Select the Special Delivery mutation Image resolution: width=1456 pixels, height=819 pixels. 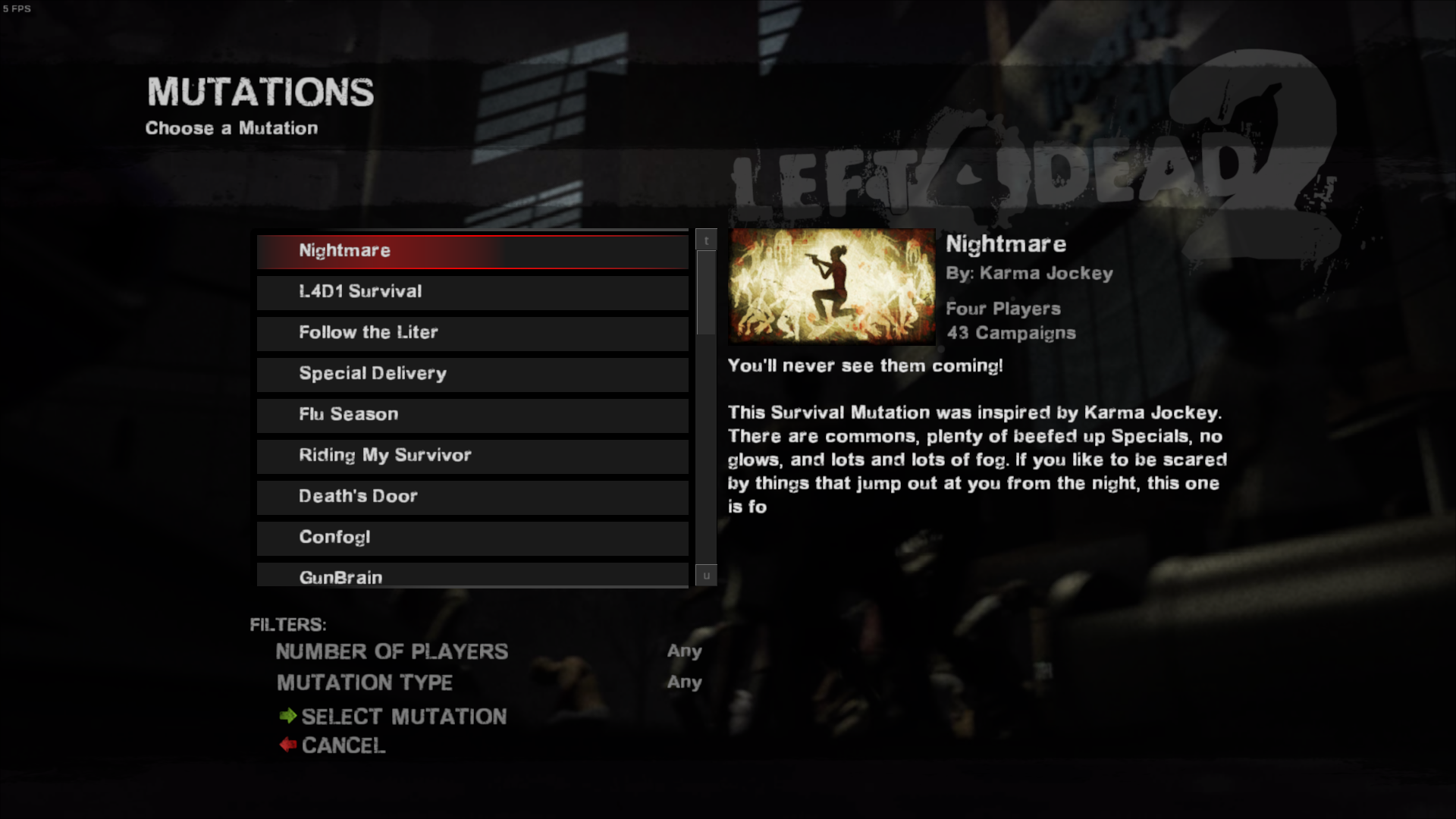pyautogui.click(x=472, y=374)
